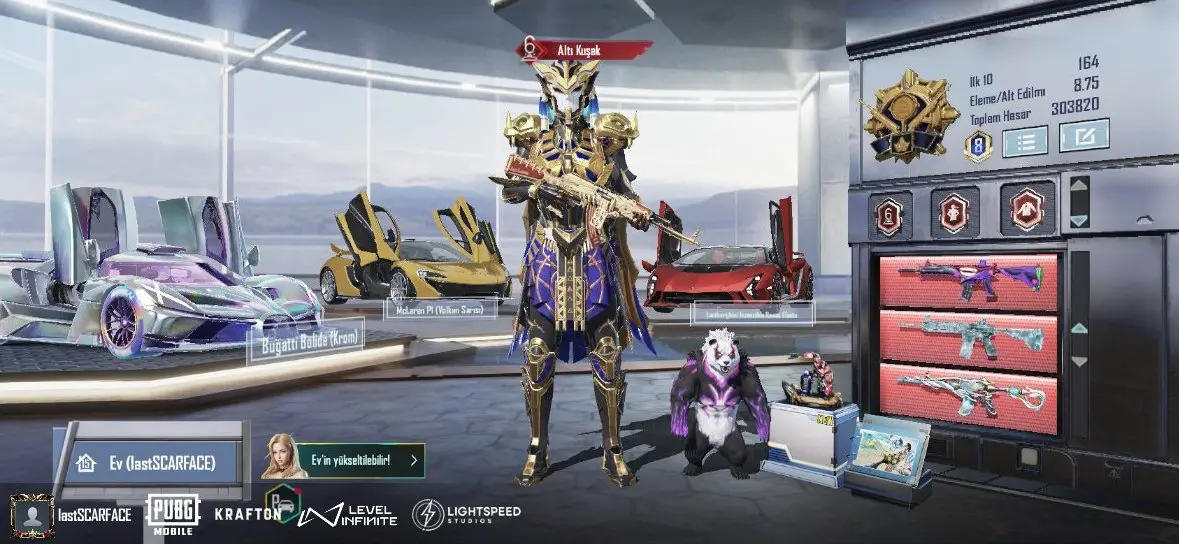Click the edit showcase button
Viewport: 1179px width, 544px height.
point(1084,136)
